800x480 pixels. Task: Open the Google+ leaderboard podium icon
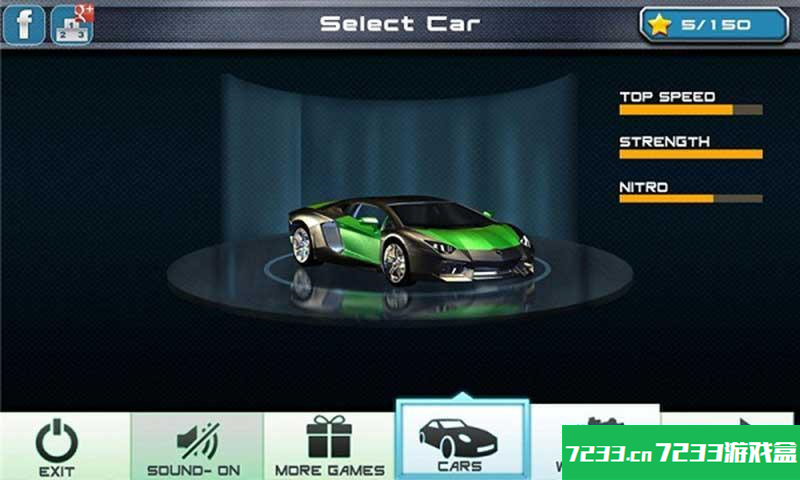71,24
